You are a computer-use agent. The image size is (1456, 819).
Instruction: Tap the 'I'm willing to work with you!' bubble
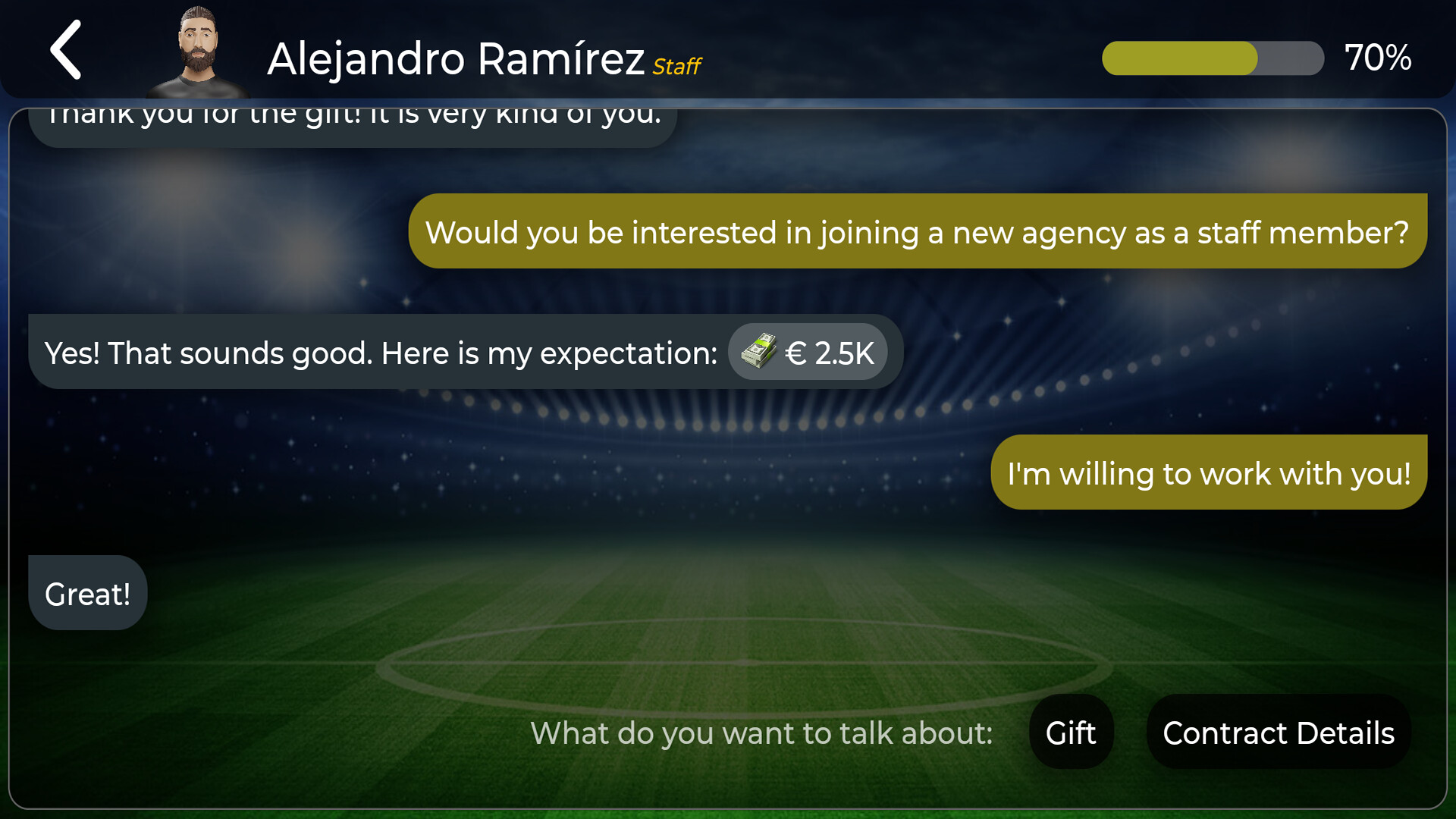pyautogui.click(x=1208, y=472)
